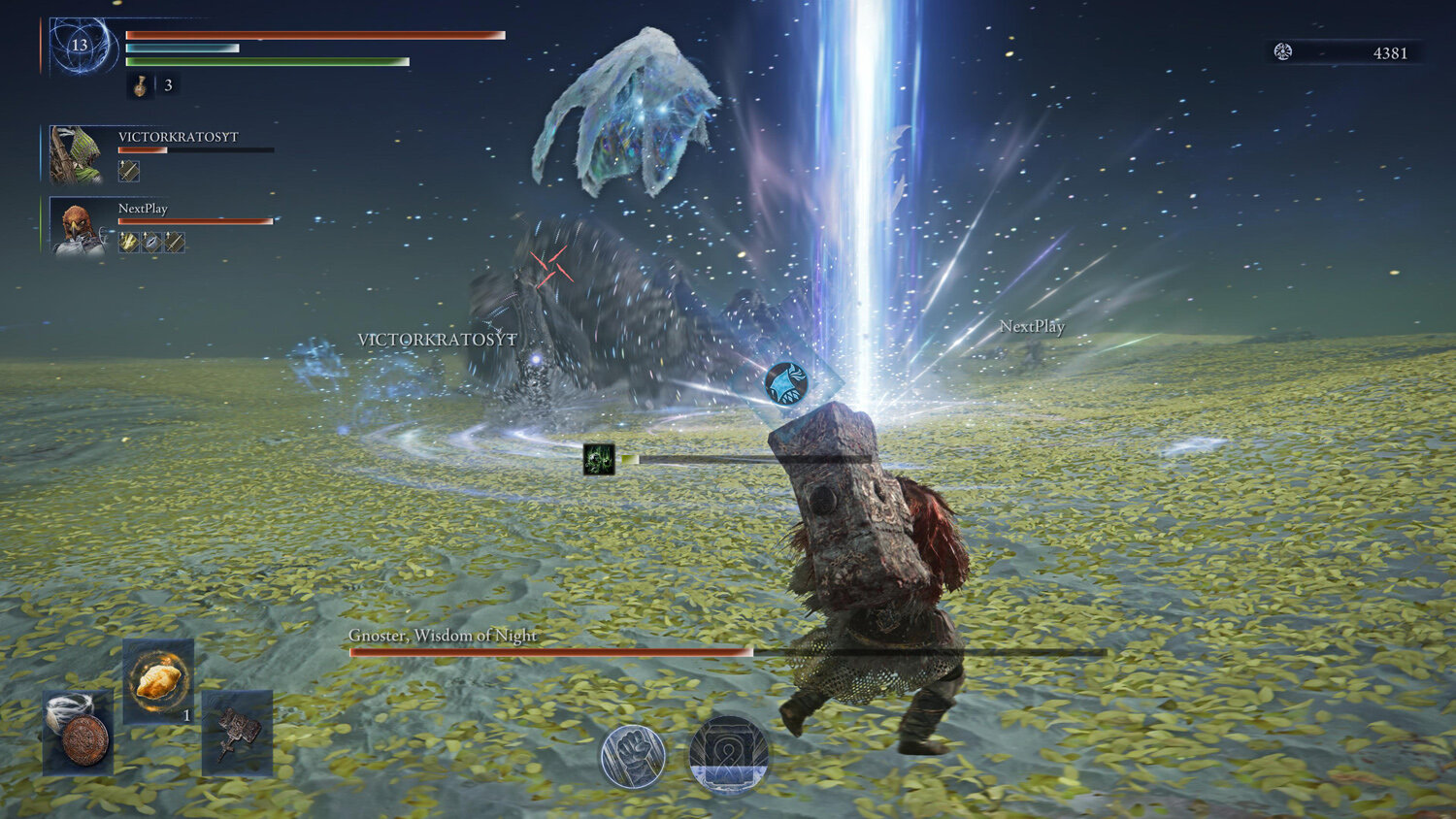This screenshot has height=819, width=1456.
Task: Click the blue hexagon buff icon above the character
Action: coord(786,382)
